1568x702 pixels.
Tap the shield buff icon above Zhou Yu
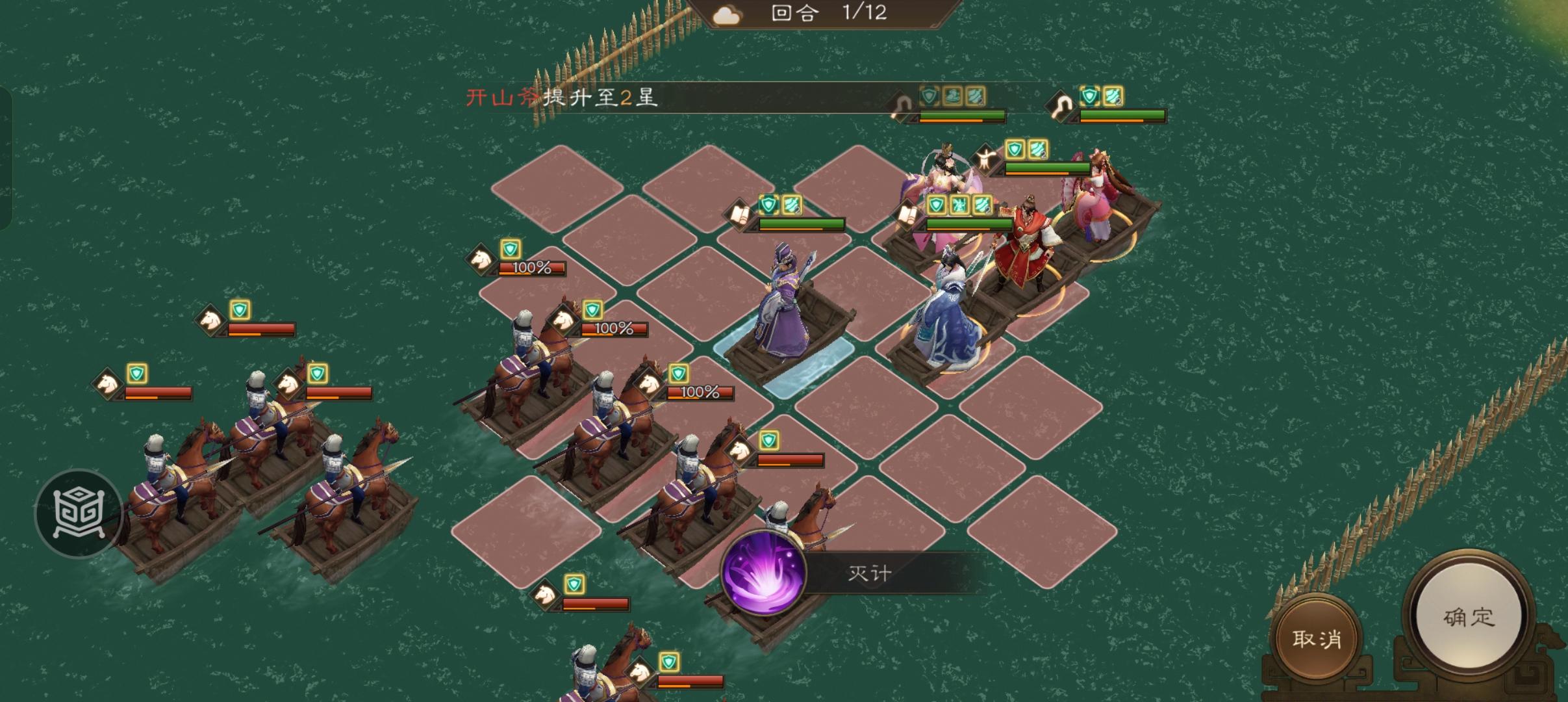[x=769, y=205]
